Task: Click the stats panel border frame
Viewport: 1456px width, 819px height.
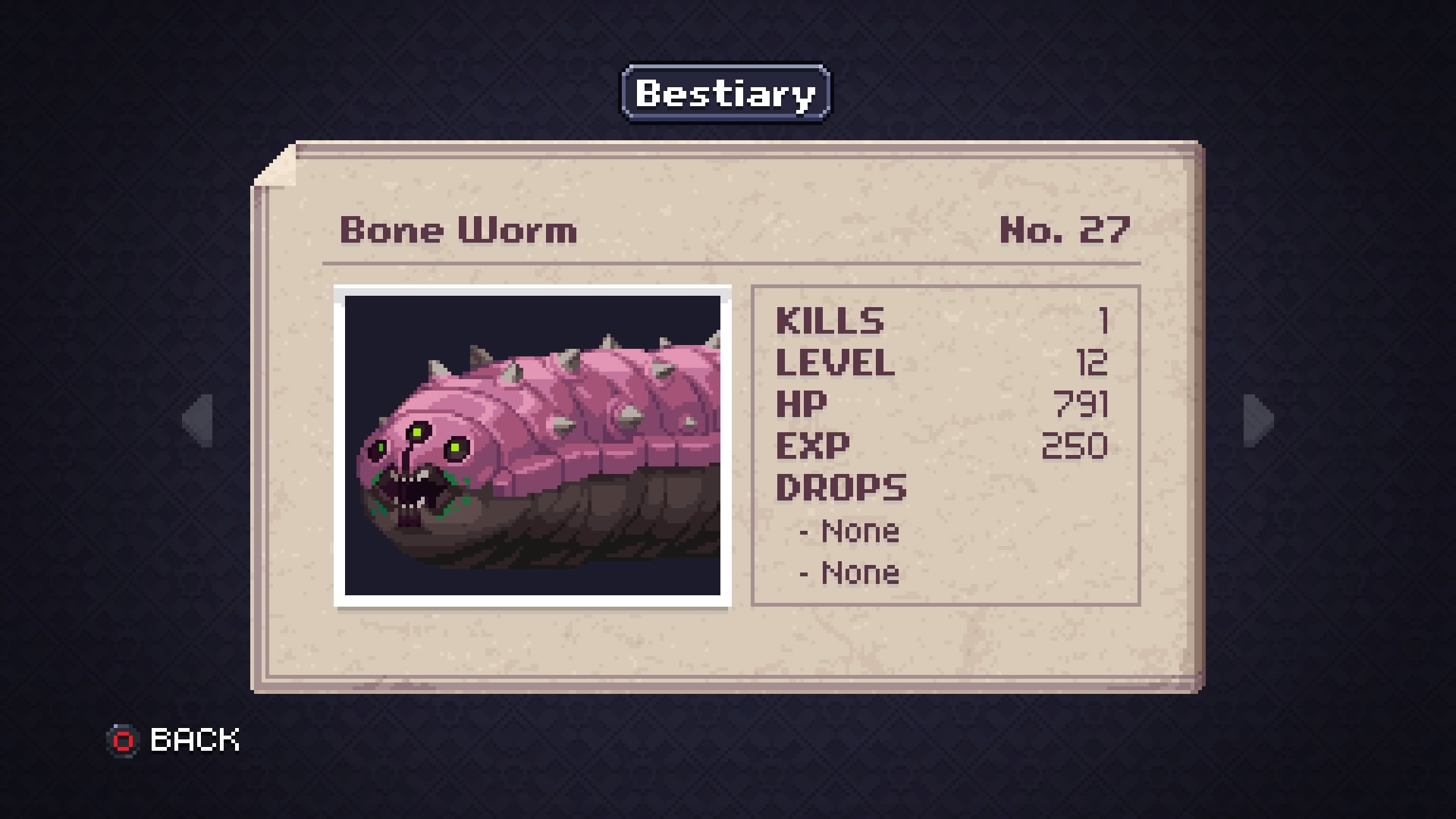Action: (946, 287)
